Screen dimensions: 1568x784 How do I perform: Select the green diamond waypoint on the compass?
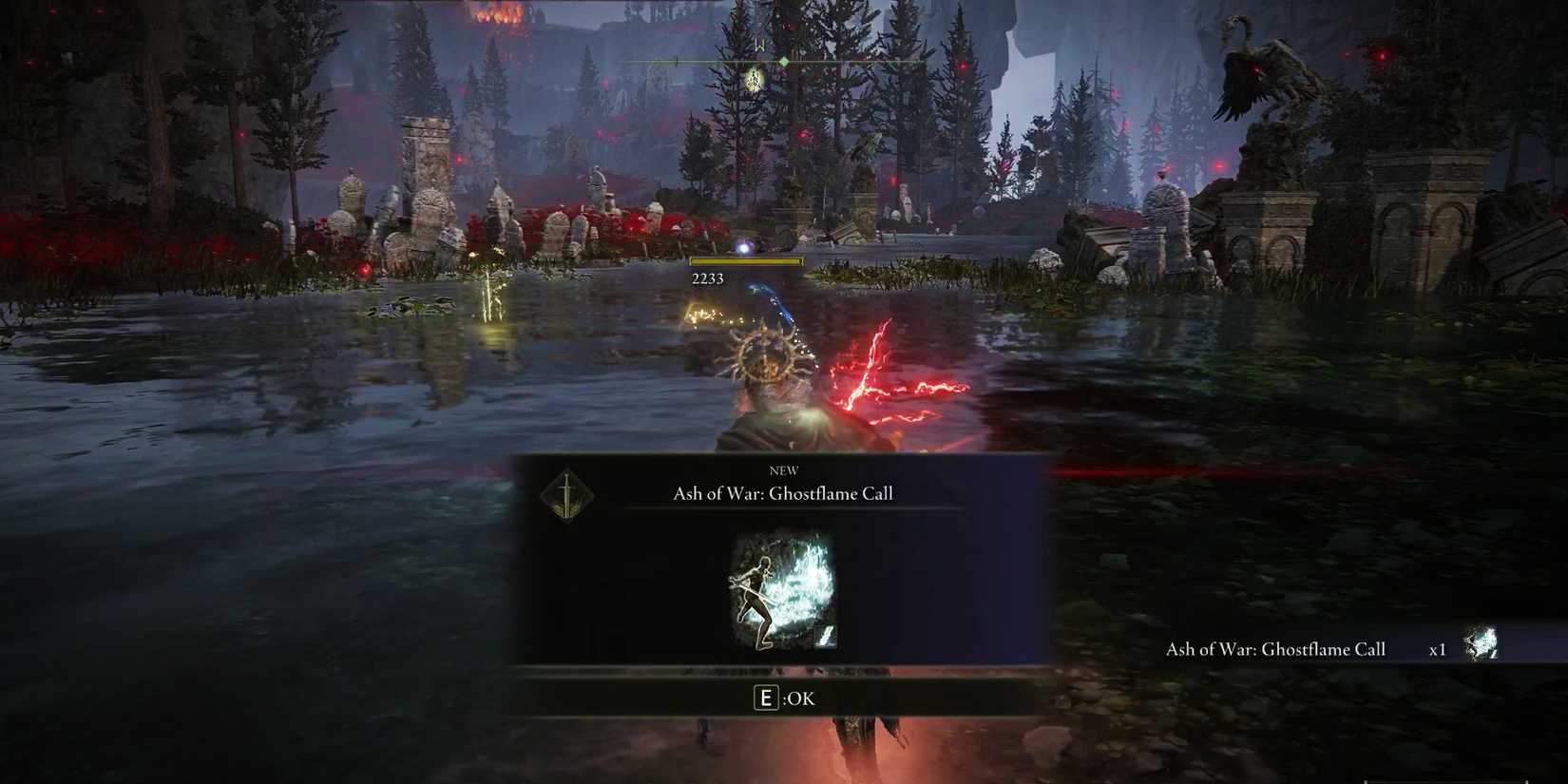tap(783, 59)
